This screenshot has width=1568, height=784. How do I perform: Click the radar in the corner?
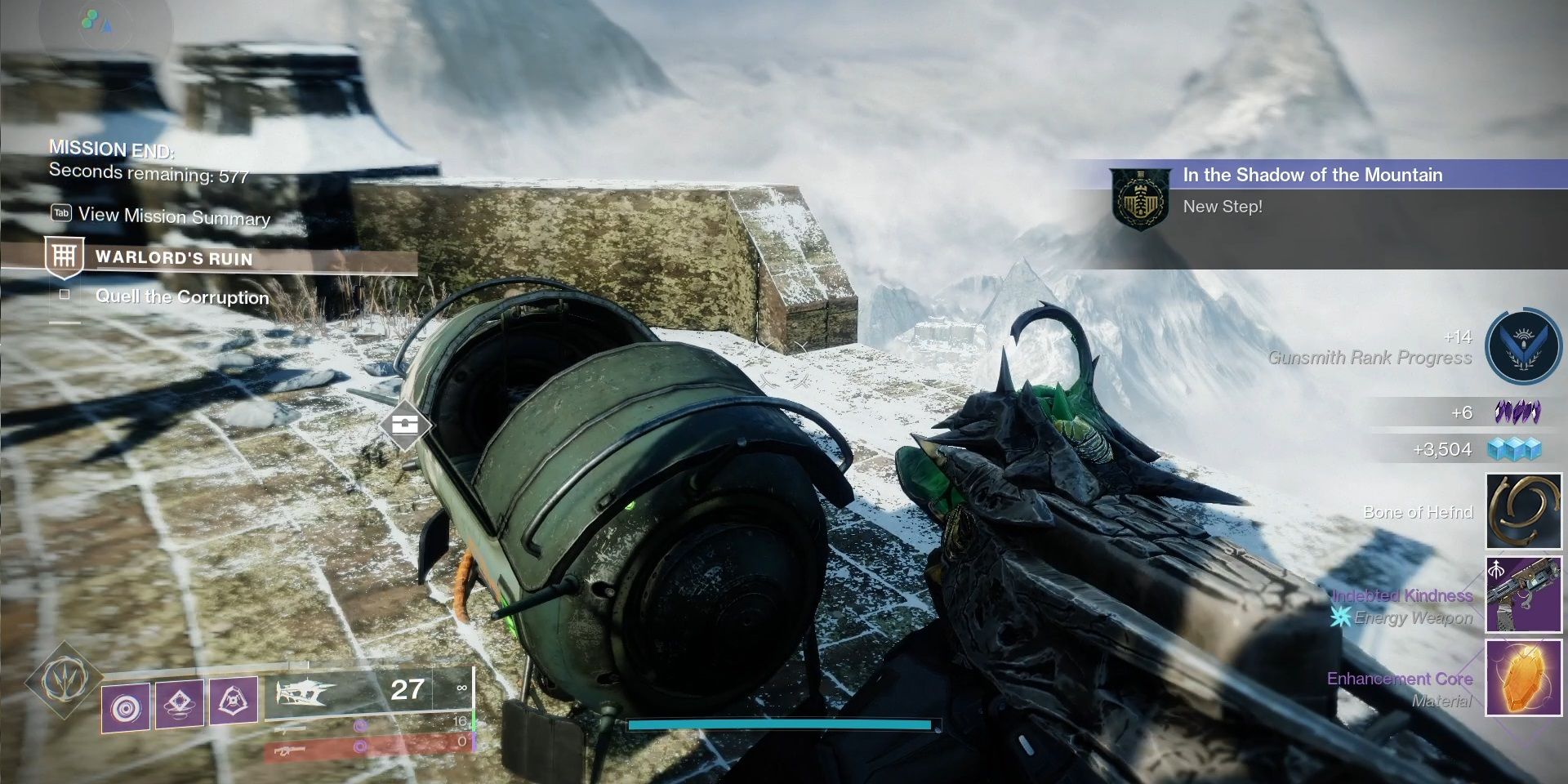coord(100,24)
